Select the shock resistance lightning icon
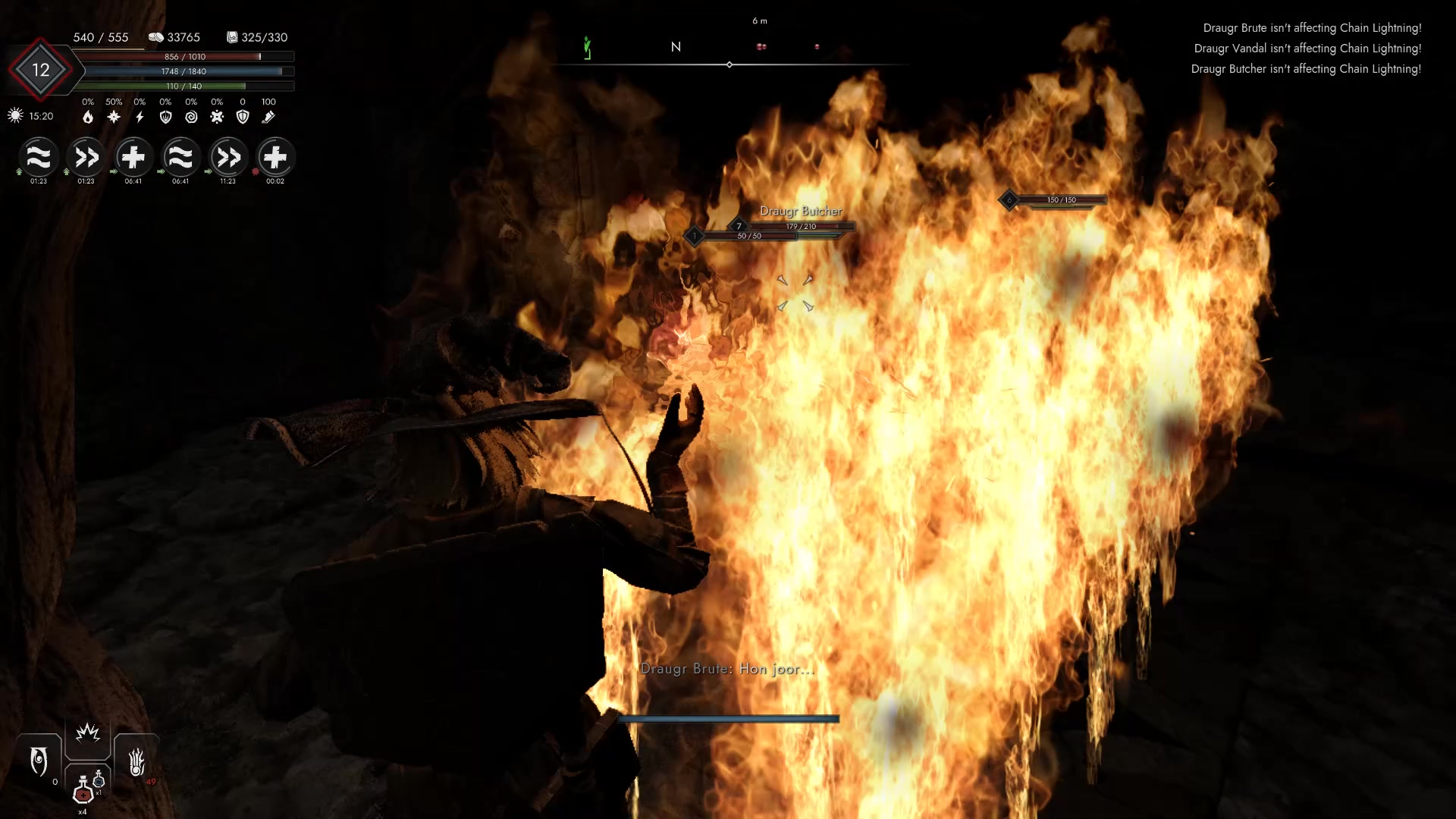Screen dimensions: 1456x819 pyautogui.click(x=140, y=117)
